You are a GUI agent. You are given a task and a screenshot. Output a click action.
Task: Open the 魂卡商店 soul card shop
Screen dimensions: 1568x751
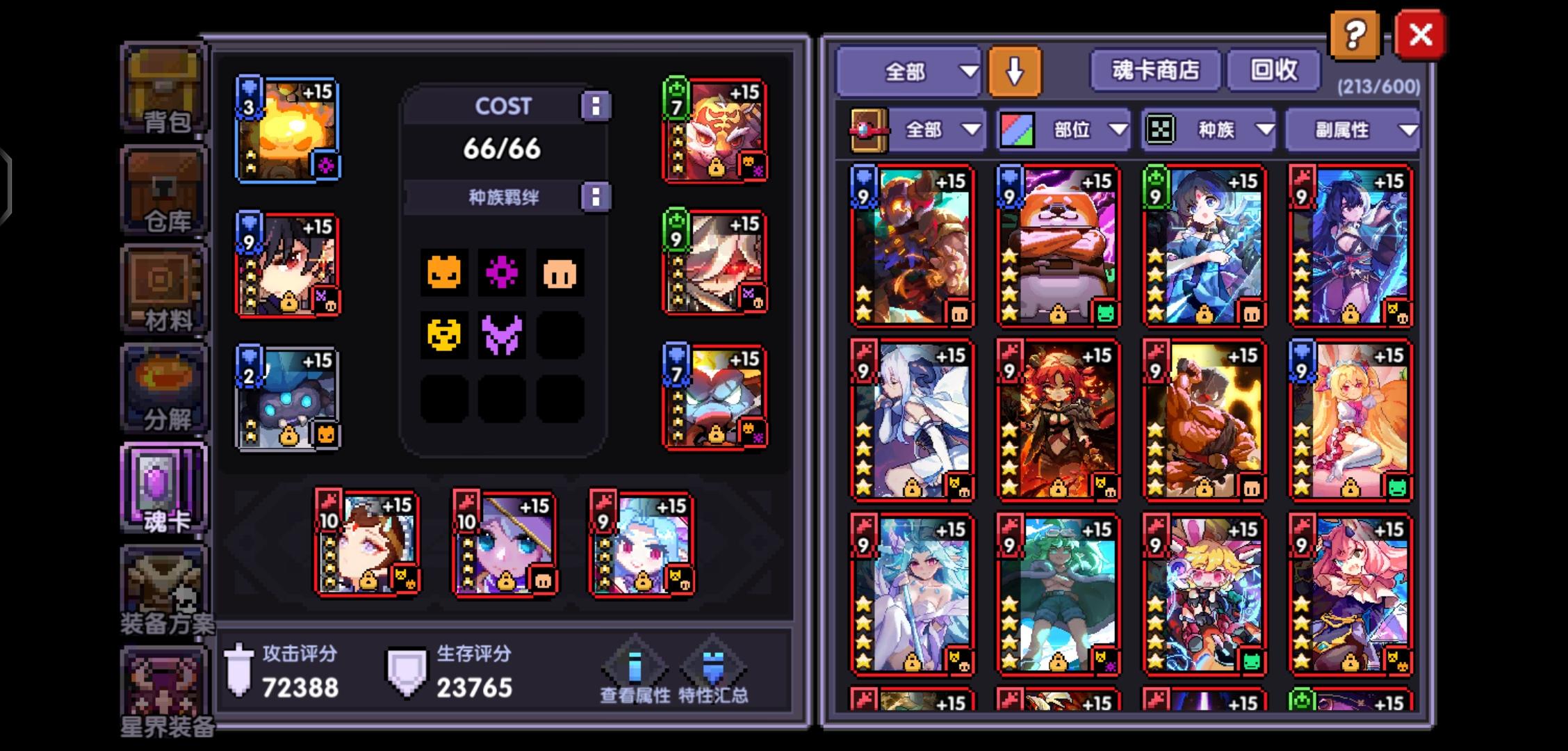(1154, 70)
